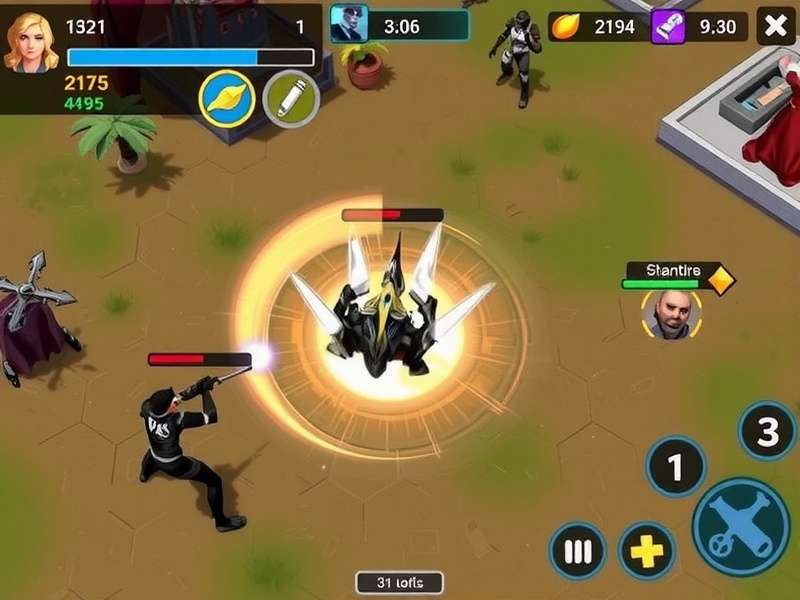Screen dimensions: 800x600
Task: Select the Stantire ally portrait
Action: coord(670,314)
